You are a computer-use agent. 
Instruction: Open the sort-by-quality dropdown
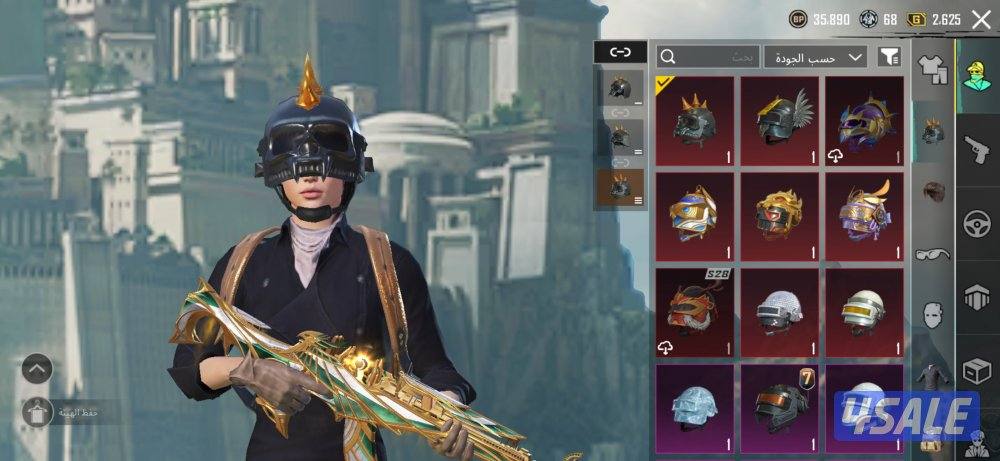pyautogui.click(x=815, y=57)
